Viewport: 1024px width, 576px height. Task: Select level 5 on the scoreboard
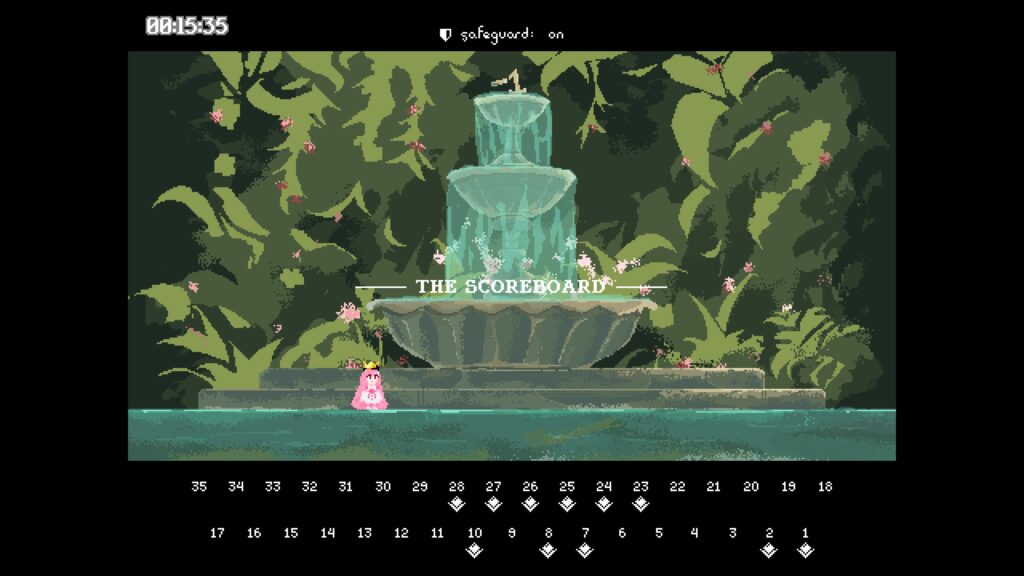click(x=659, y=533)
